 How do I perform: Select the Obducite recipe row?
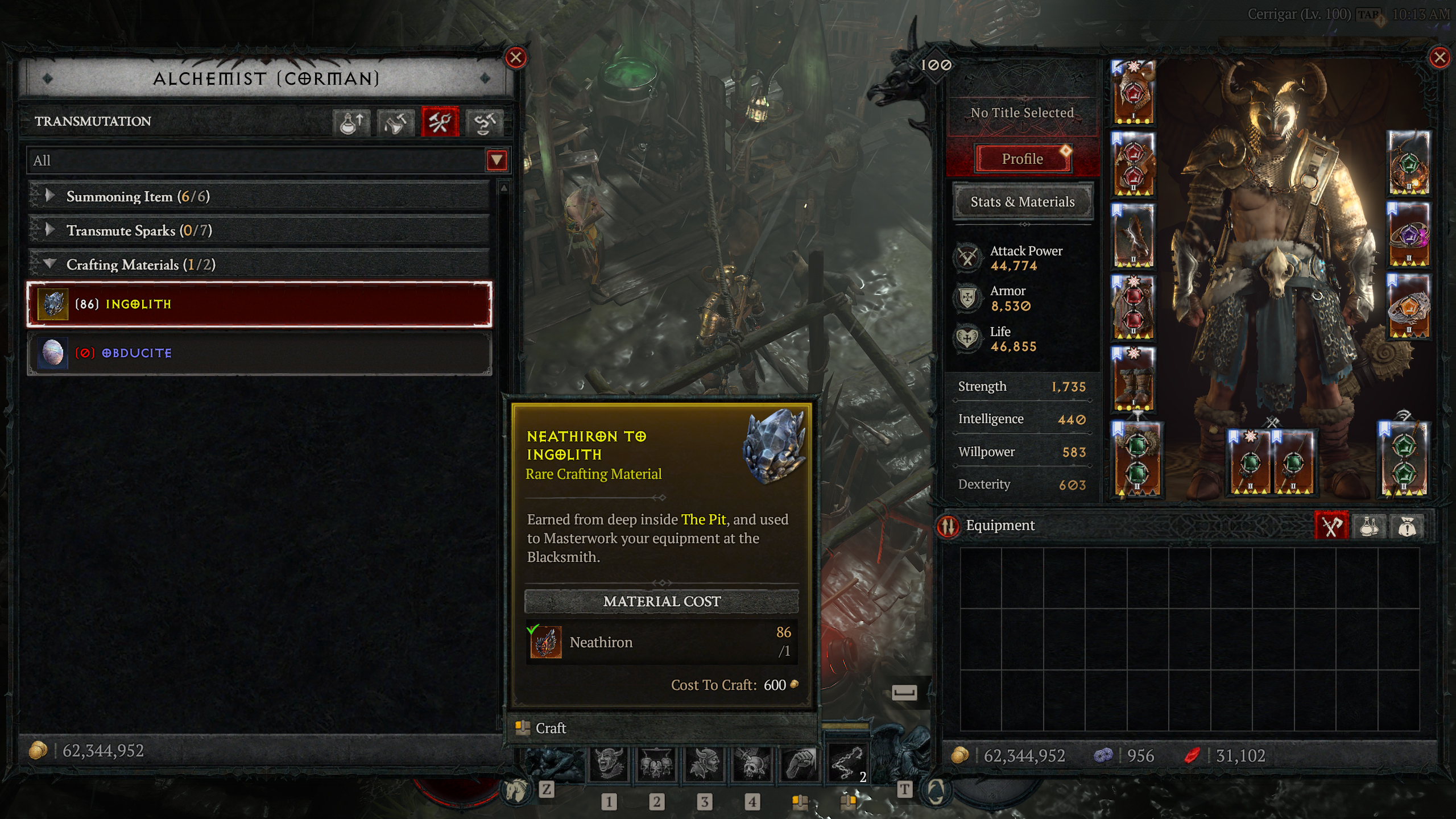coord(259,353)
